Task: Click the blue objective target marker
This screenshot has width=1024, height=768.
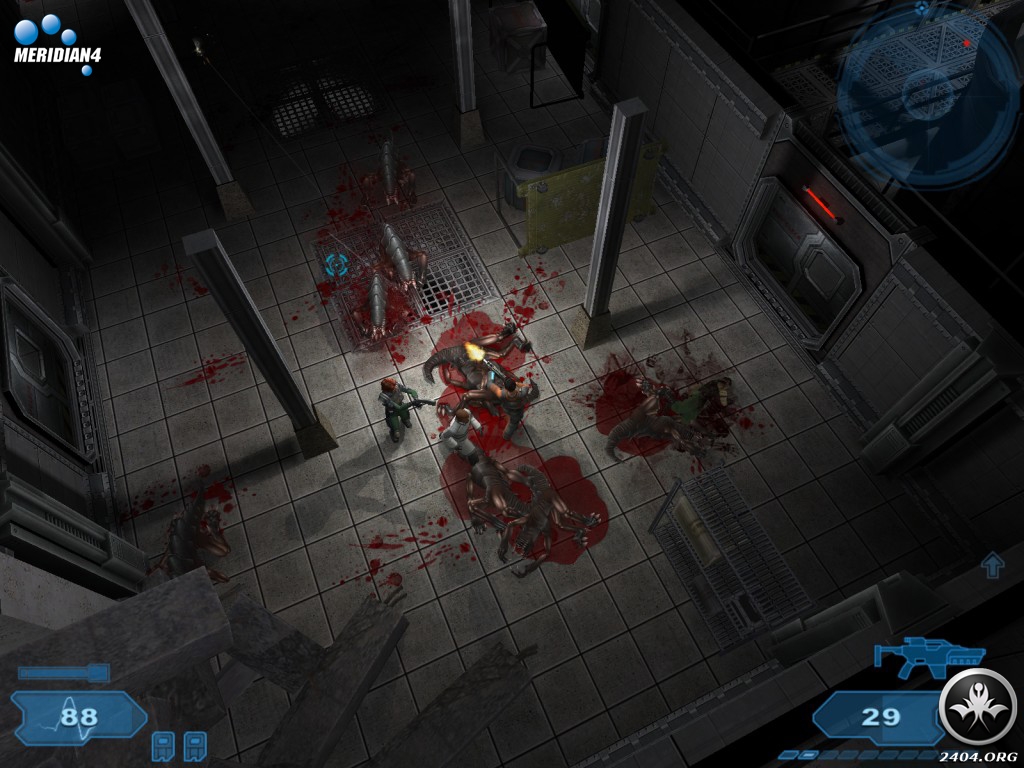Action: pos(335,266)
